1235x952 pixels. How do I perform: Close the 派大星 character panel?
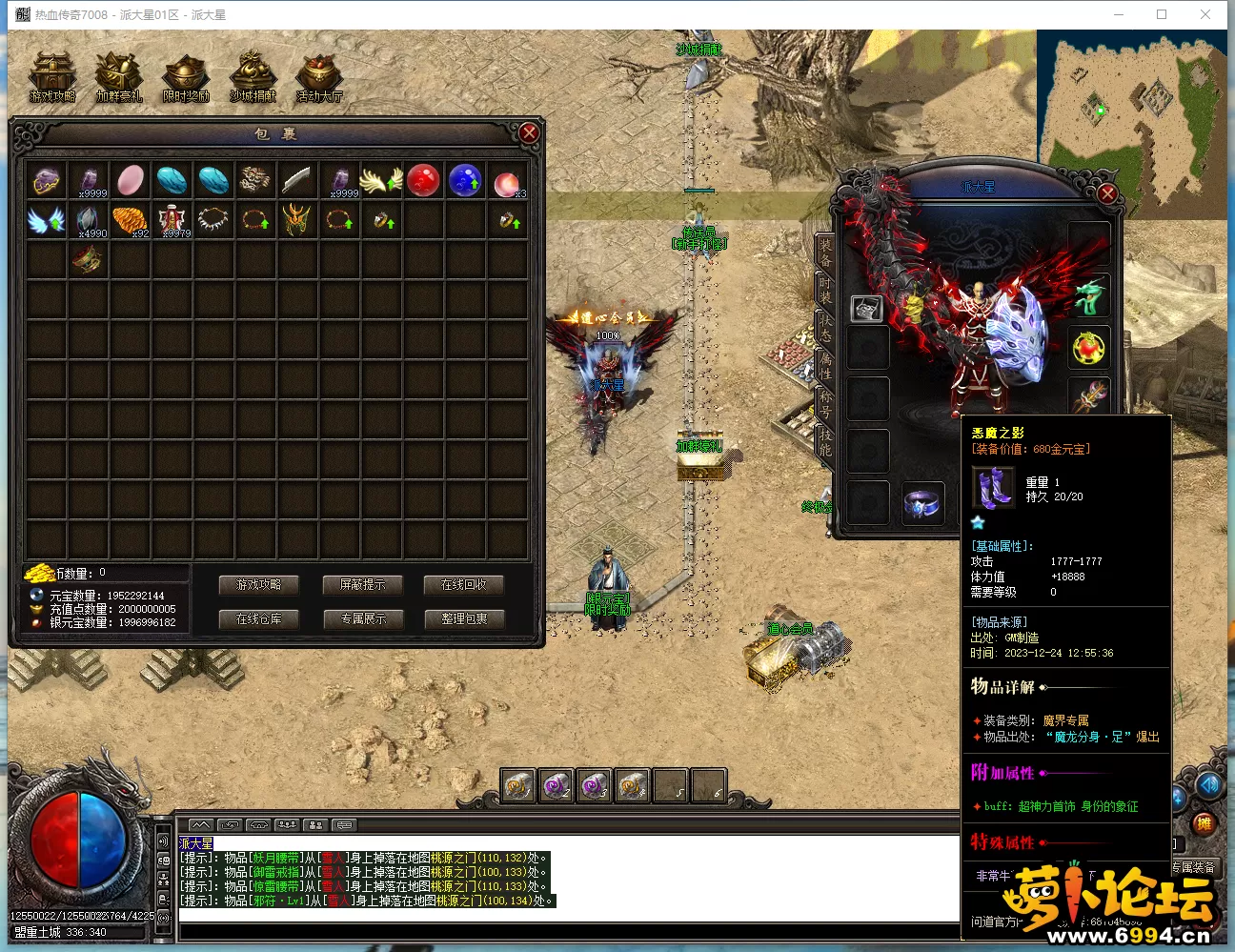[x=1107, y=194]
